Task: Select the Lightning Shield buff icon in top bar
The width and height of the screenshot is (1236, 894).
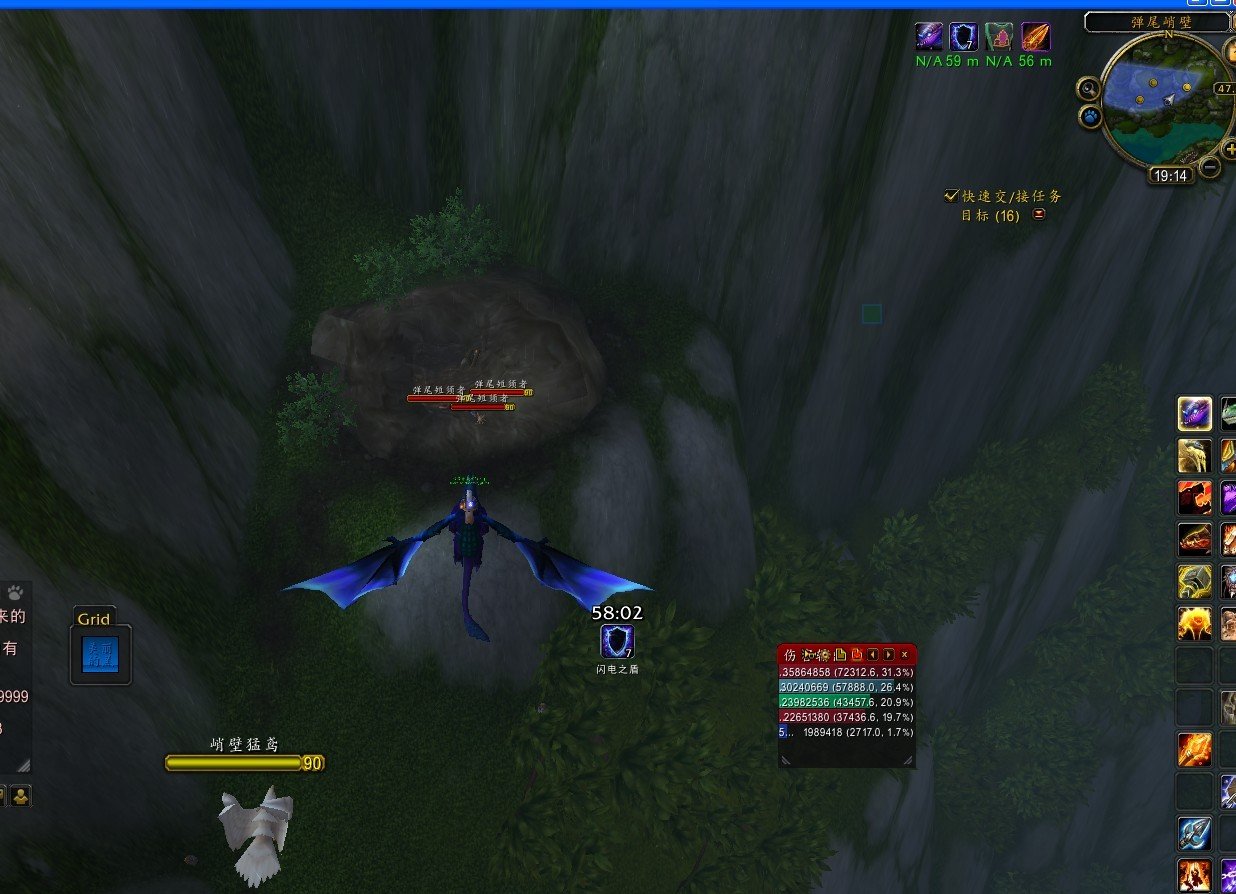Action: point(963,37)
